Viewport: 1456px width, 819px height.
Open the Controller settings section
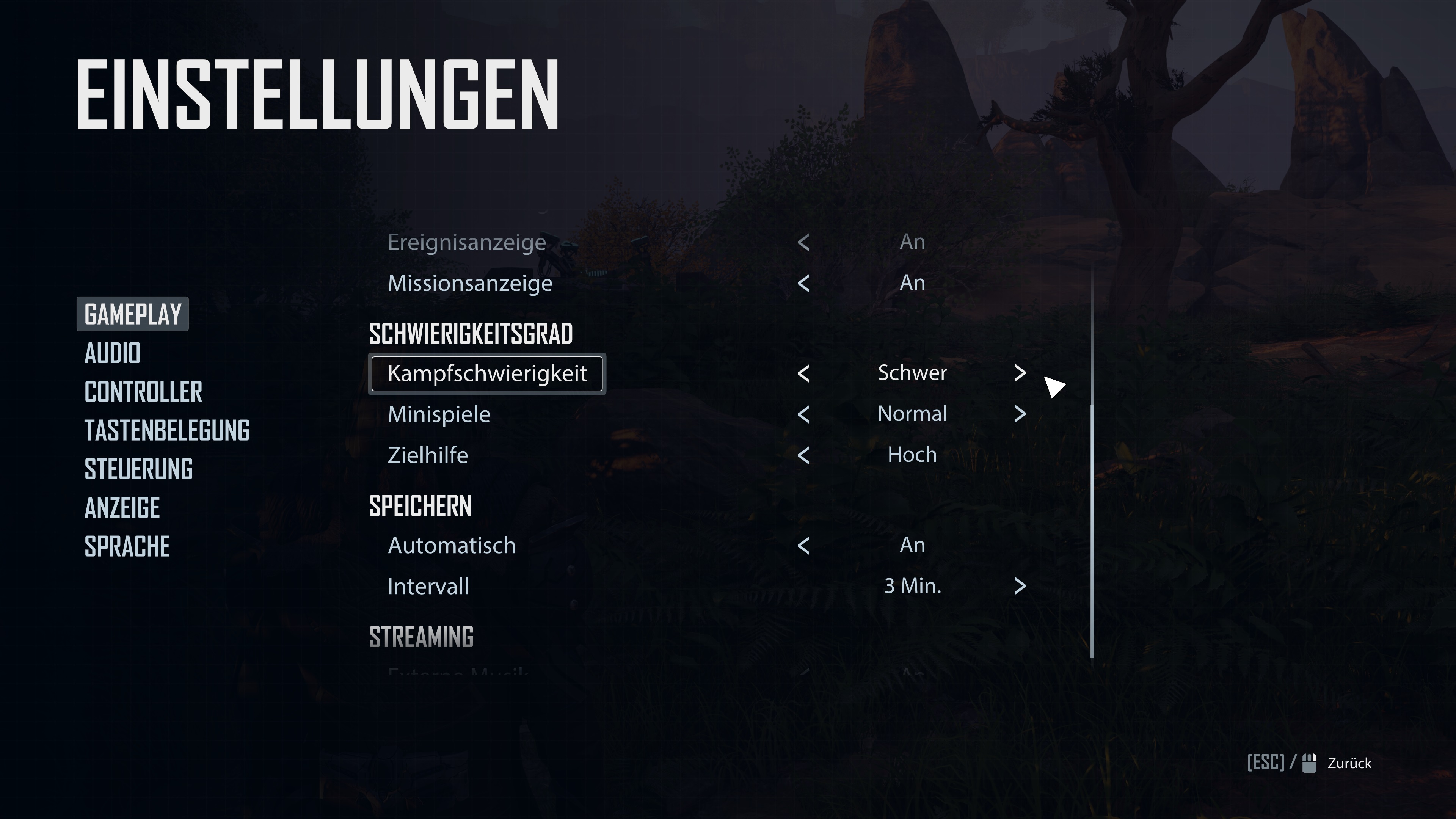point(143,392)
